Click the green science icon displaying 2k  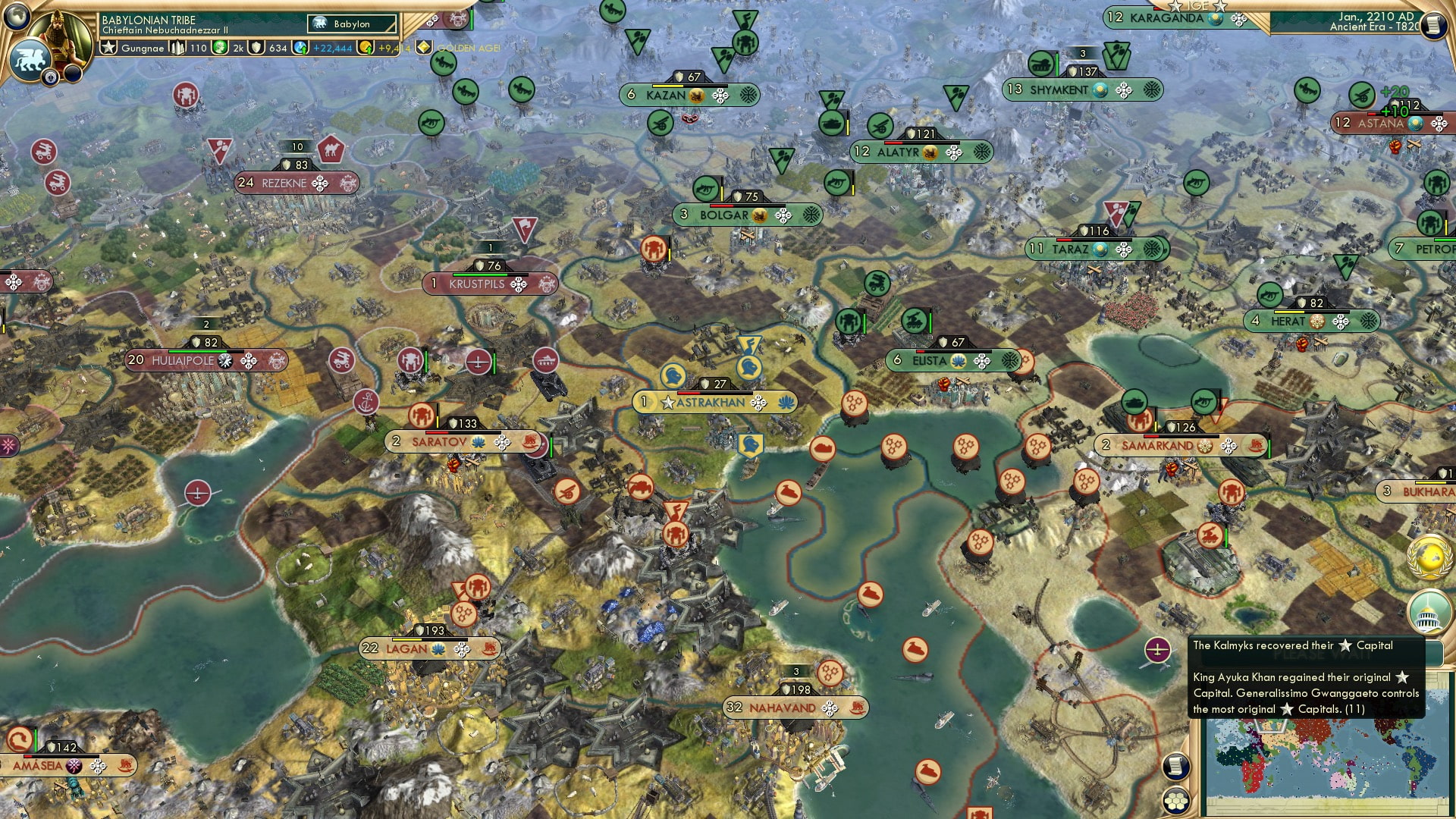218,47
